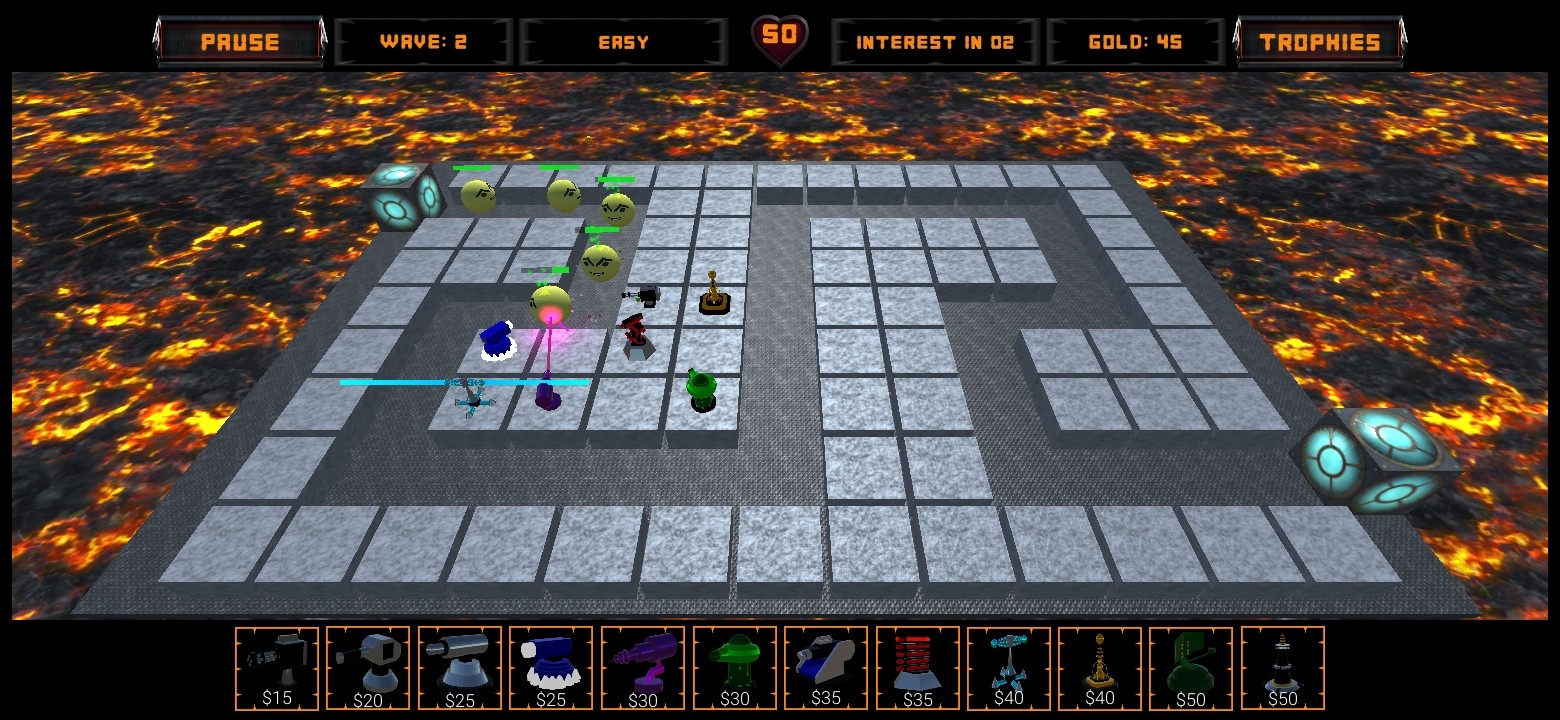Choose the $40 cyan tesla tower
The height and width of the screenshot is (720, 1560).
click(x=1009, y=668)
